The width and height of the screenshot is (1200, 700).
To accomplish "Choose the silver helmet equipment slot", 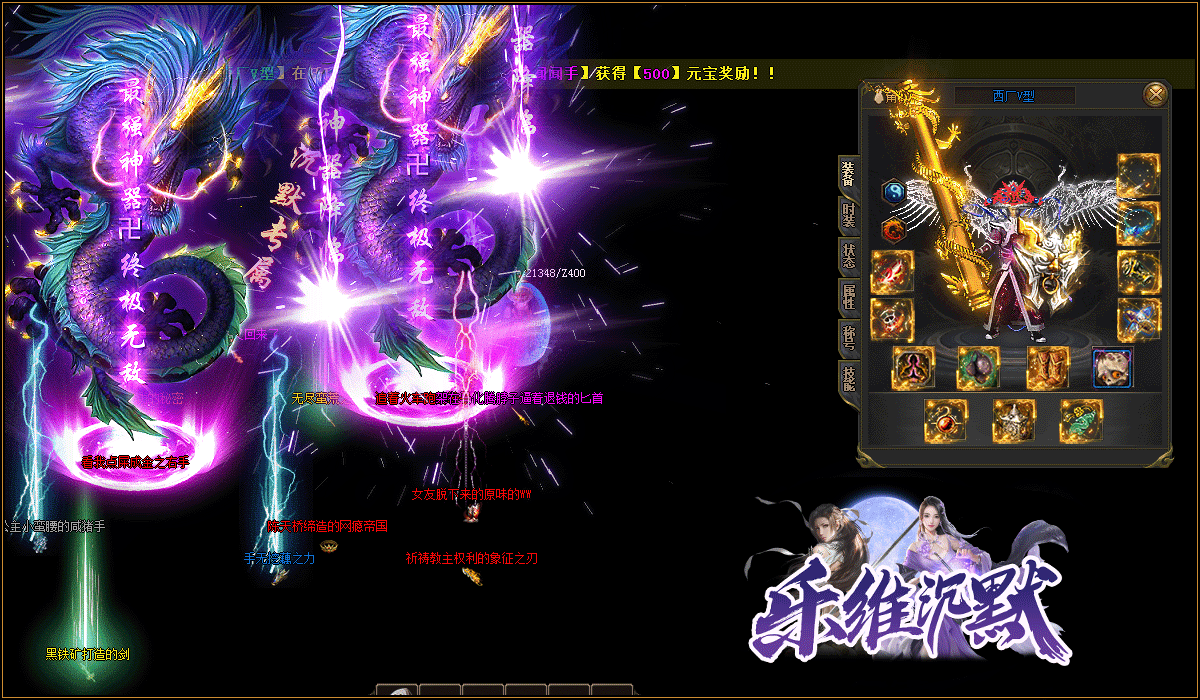I will point(1013,420).
